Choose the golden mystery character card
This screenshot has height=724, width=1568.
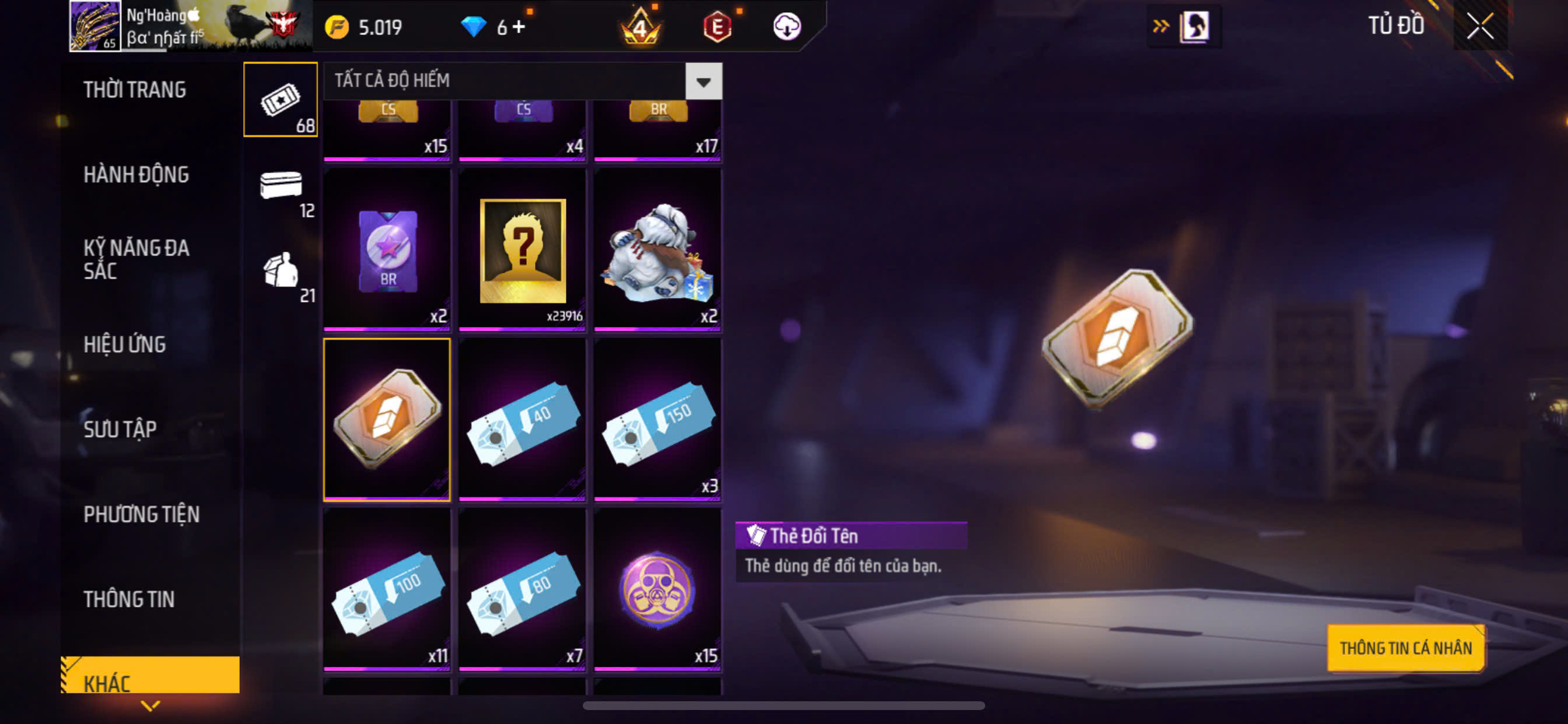click(522, 250)
